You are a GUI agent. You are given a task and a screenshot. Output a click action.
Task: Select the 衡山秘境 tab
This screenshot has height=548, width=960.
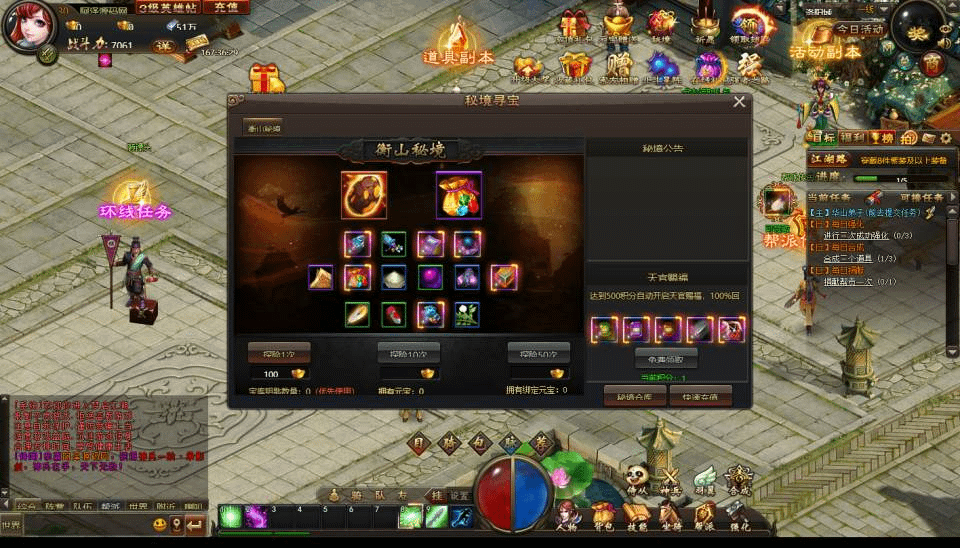(x=264, y=128)
